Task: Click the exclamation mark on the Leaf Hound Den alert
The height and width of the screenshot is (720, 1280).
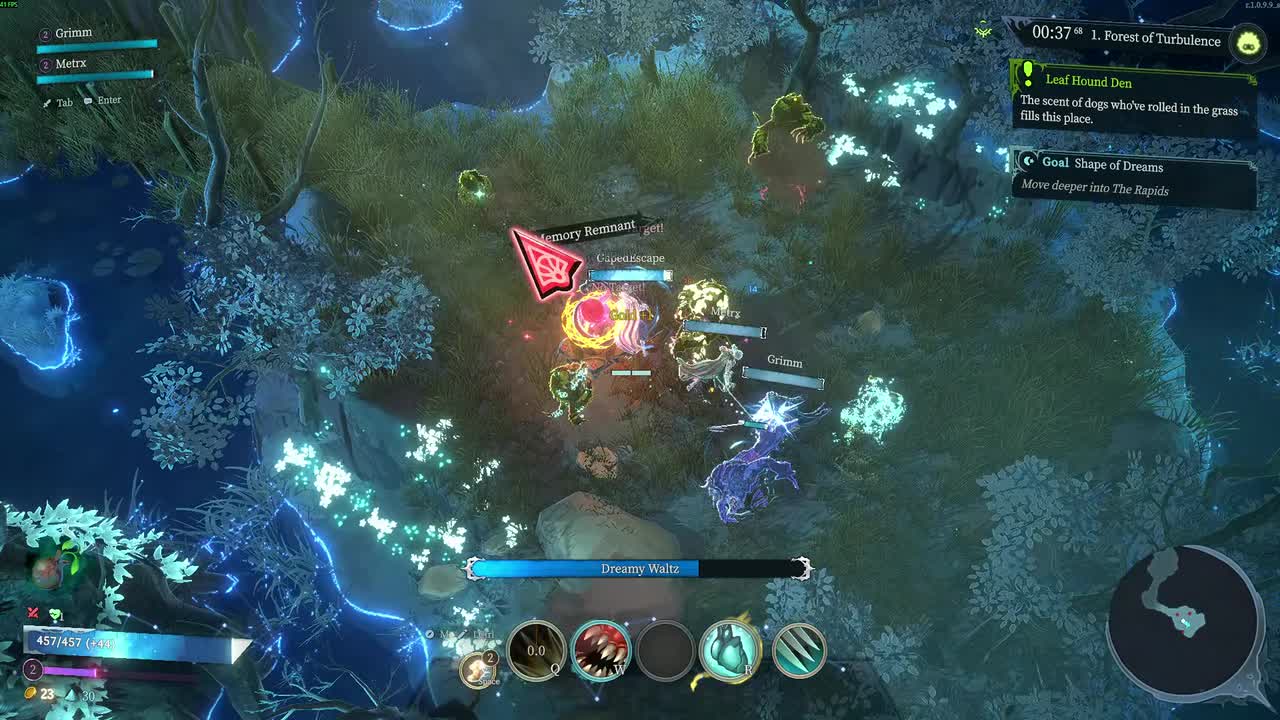Action: (x=1026, y=74)
